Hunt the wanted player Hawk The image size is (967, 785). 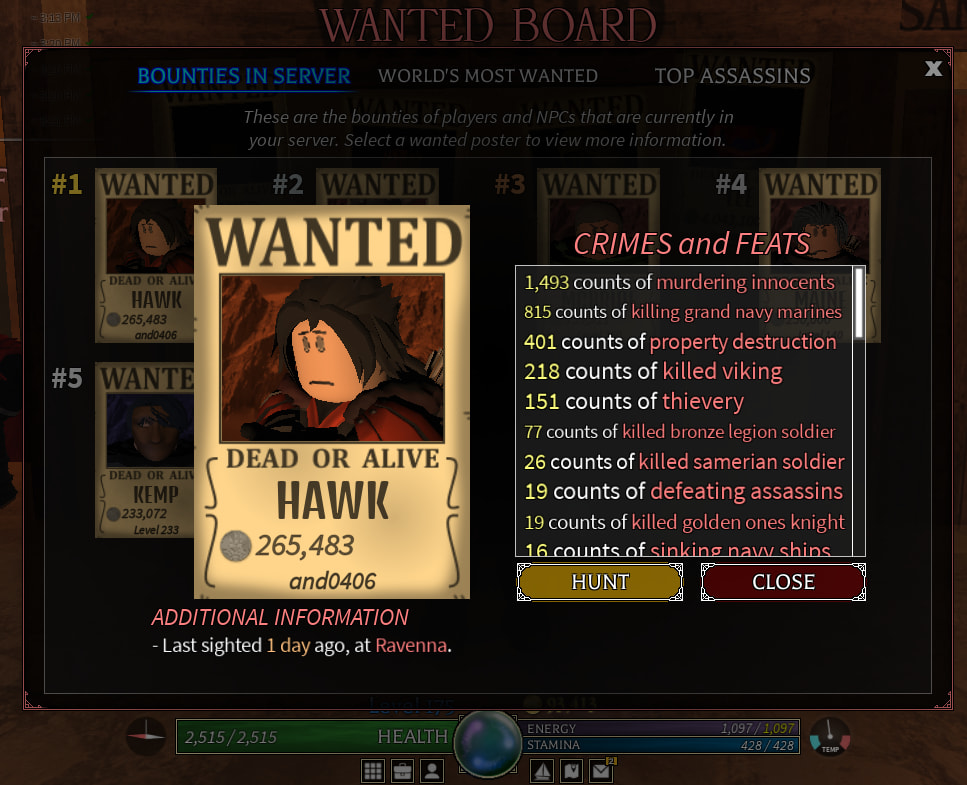pos(599,582)
